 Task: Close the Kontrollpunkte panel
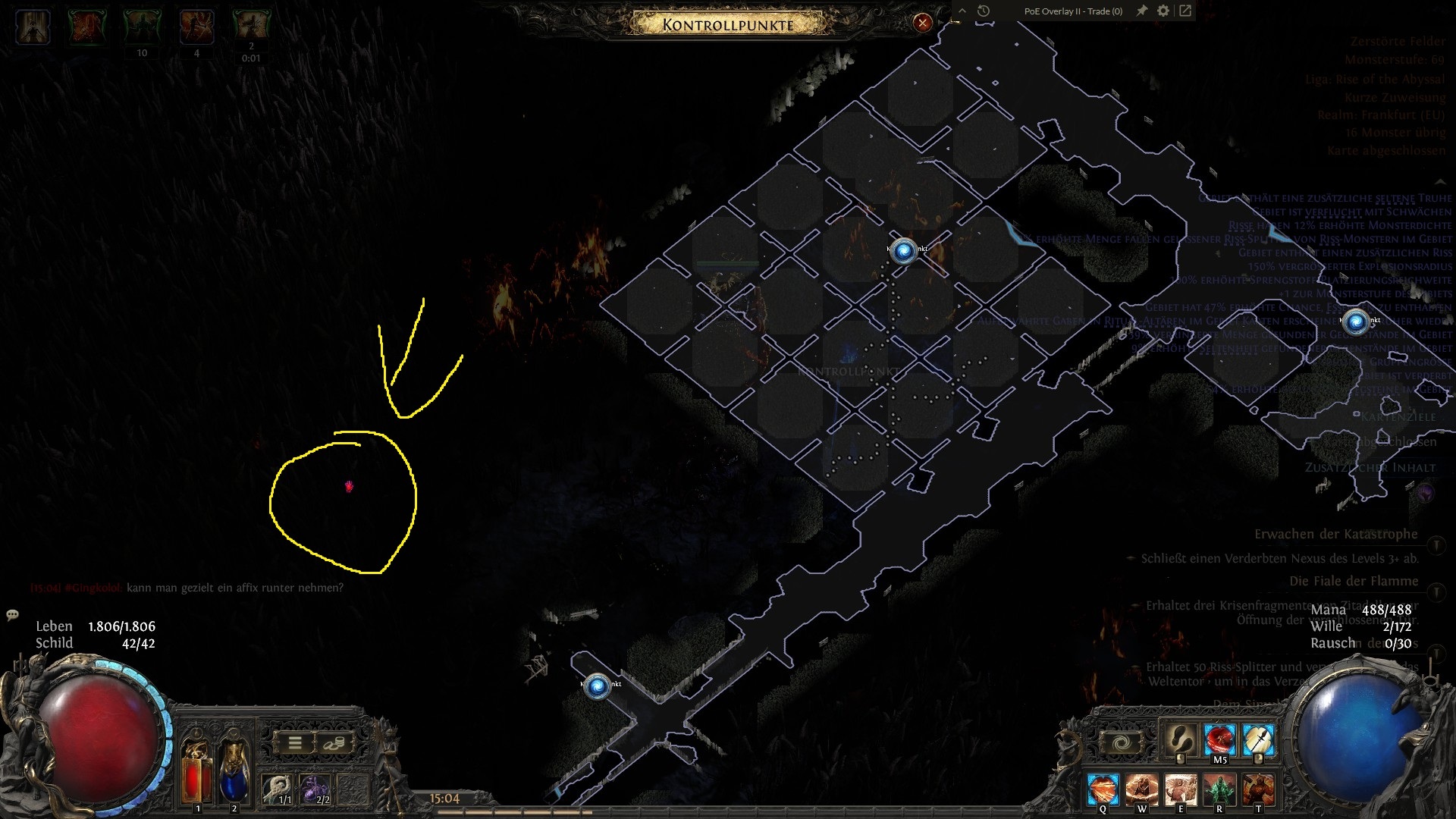click(x=922, y=23)
